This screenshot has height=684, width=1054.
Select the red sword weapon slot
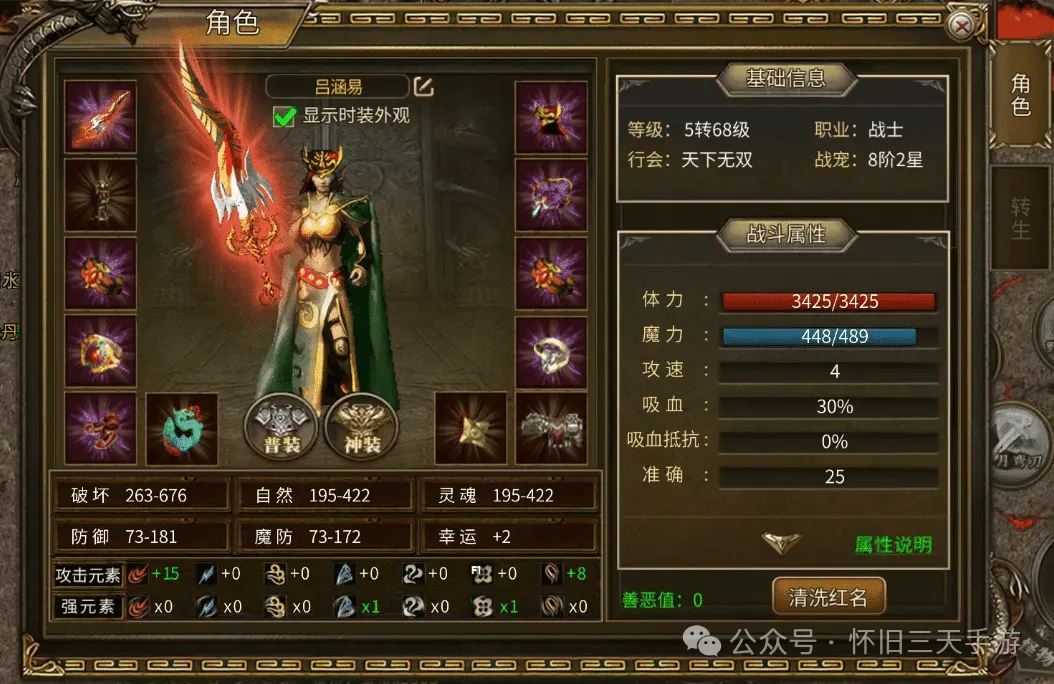point(100,117)
